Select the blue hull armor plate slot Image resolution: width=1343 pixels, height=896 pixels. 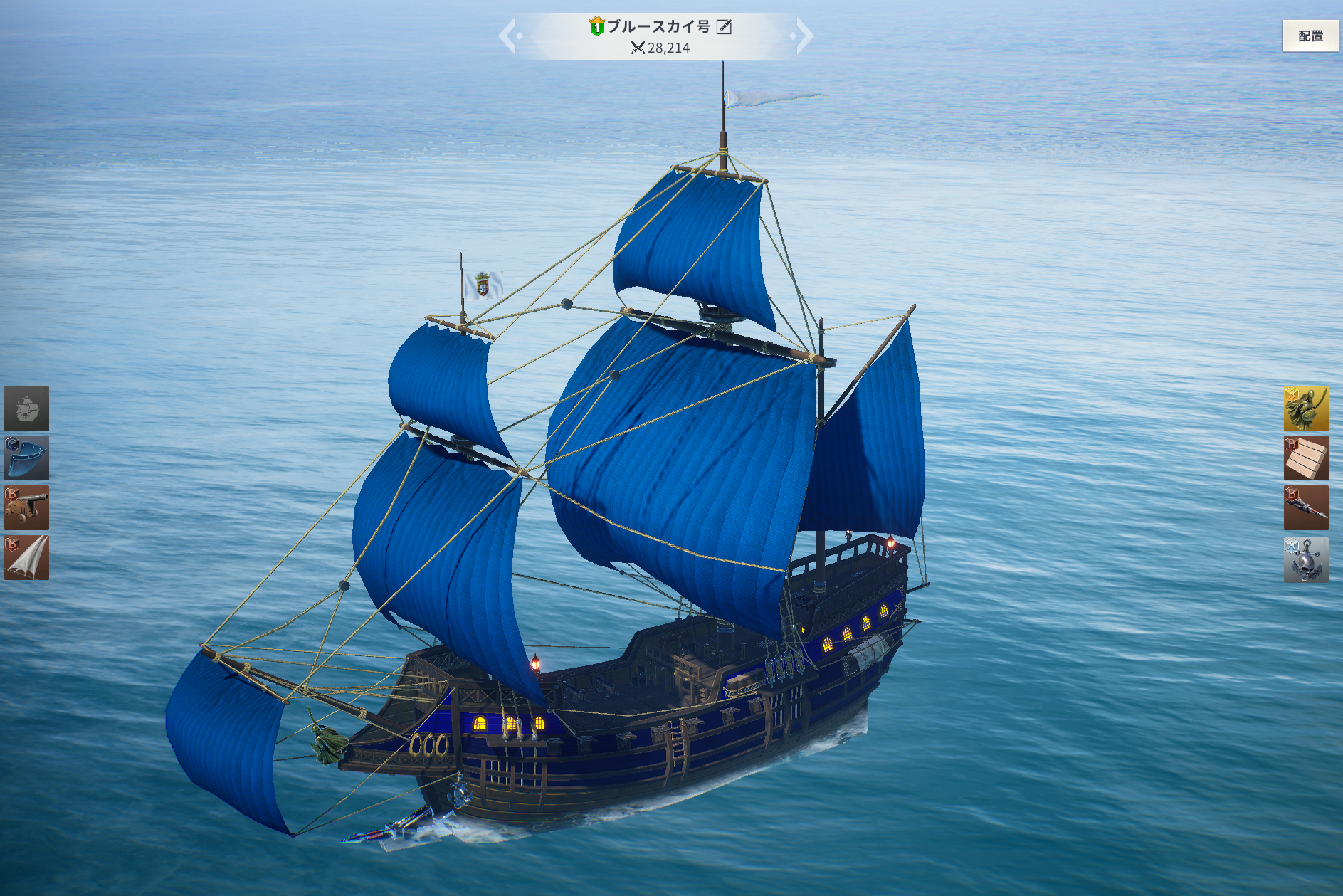pos(27,458)
